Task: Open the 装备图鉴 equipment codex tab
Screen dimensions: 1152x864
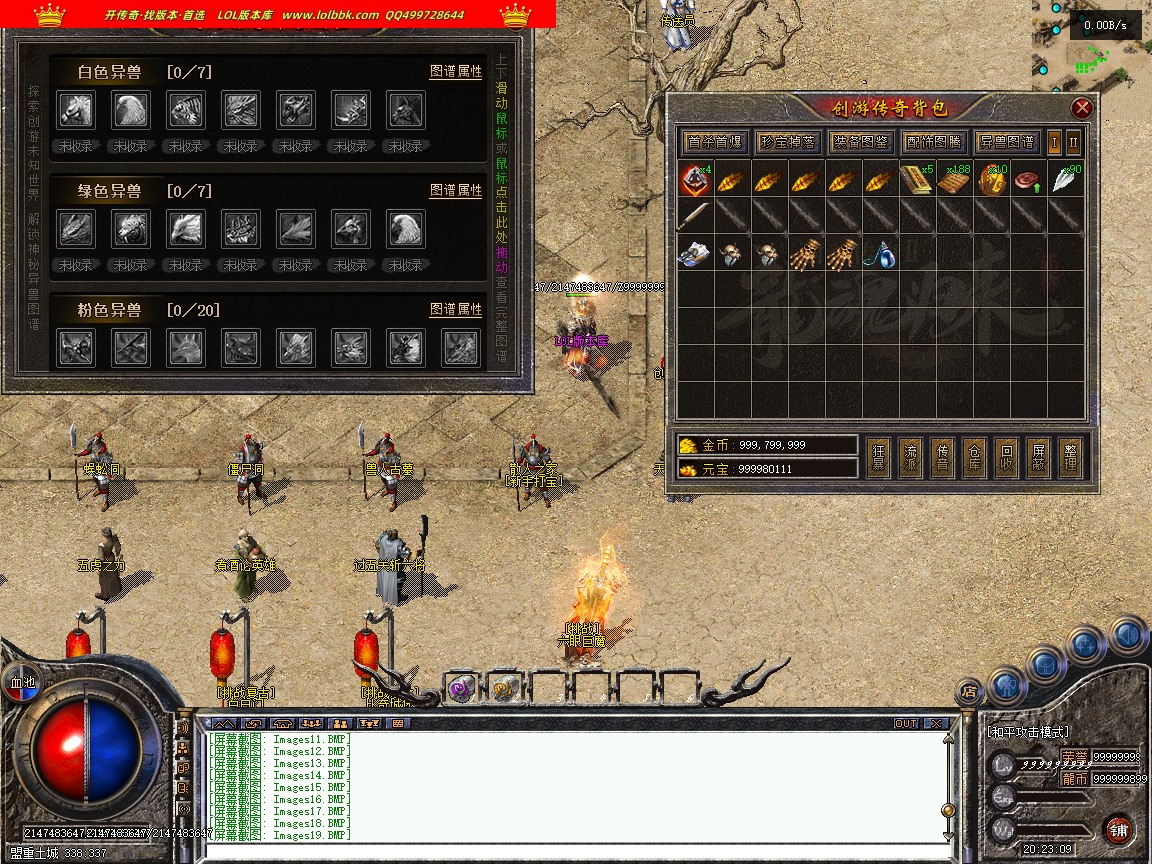Action: pyautogui.click(x=860, y=142)
